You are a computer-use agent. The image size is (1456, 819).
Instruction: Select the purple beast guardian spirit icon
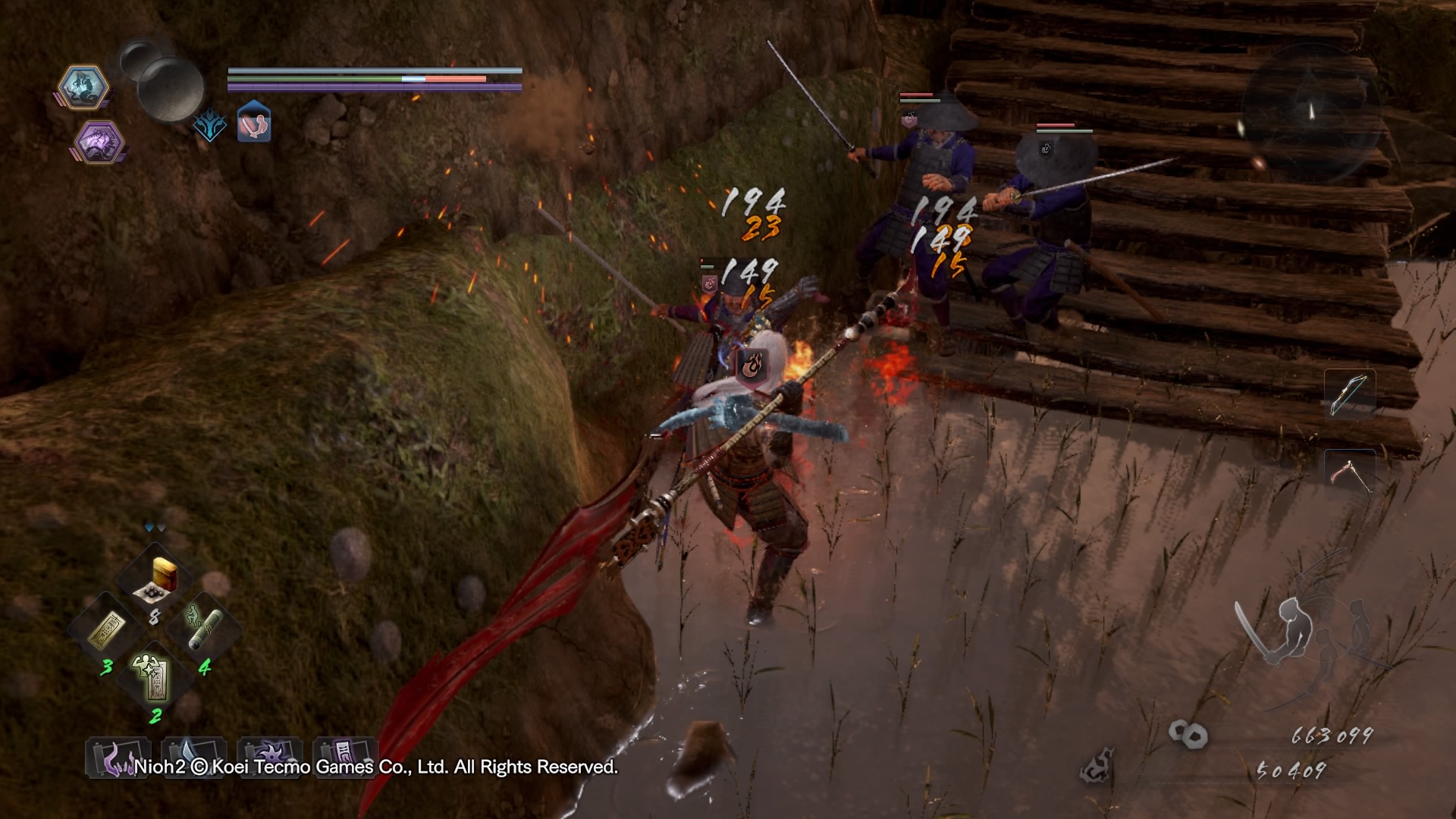[x=99, y=141]
